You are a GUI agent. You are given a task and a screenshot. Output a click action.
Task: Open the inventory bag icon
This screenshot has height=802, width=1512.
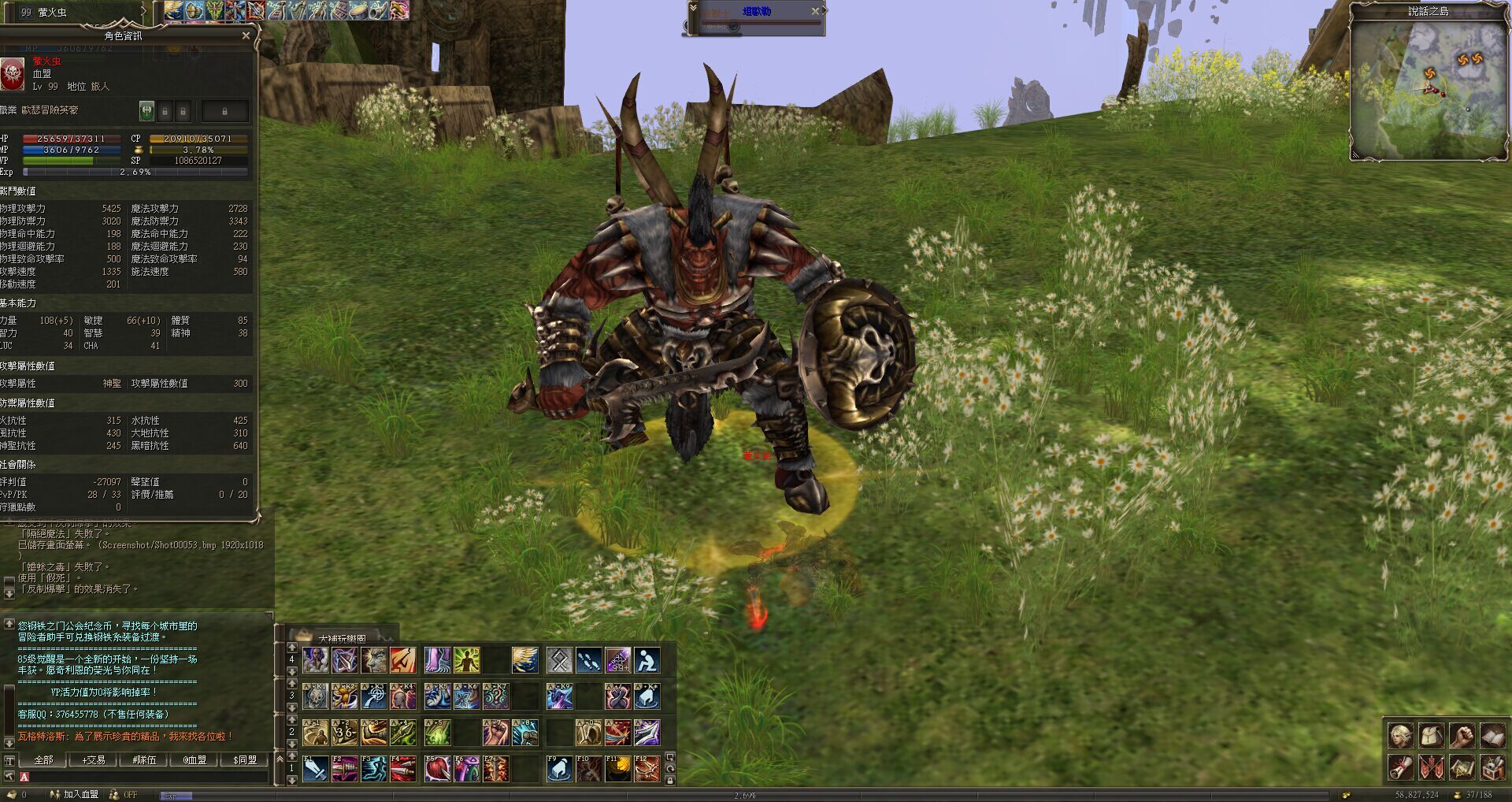pyautogui.click(x=1431, y=736)
